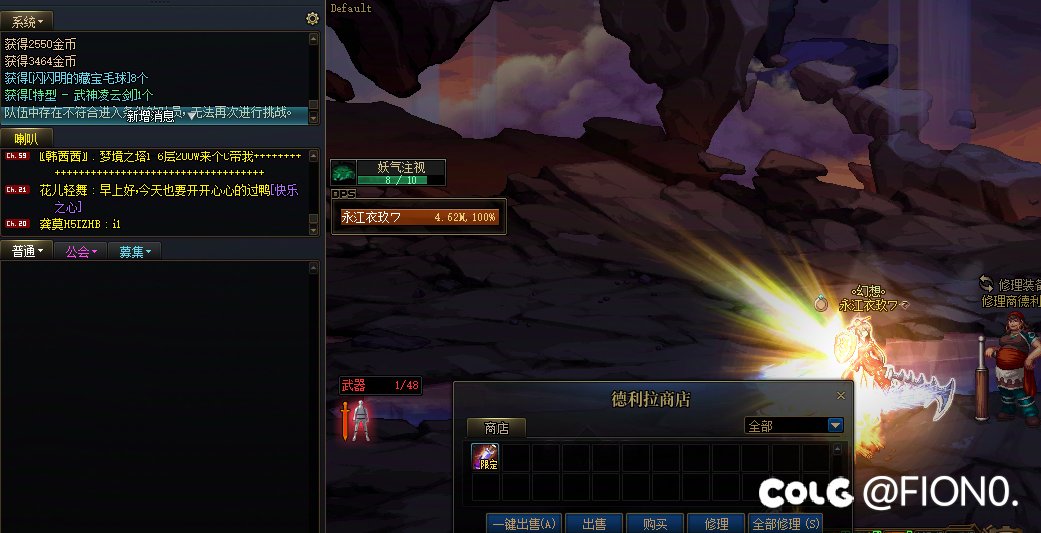The image size is (1041, 533).
Task: Open the 系统 chat channel dropdown
Action: click(x=26, y=19)
